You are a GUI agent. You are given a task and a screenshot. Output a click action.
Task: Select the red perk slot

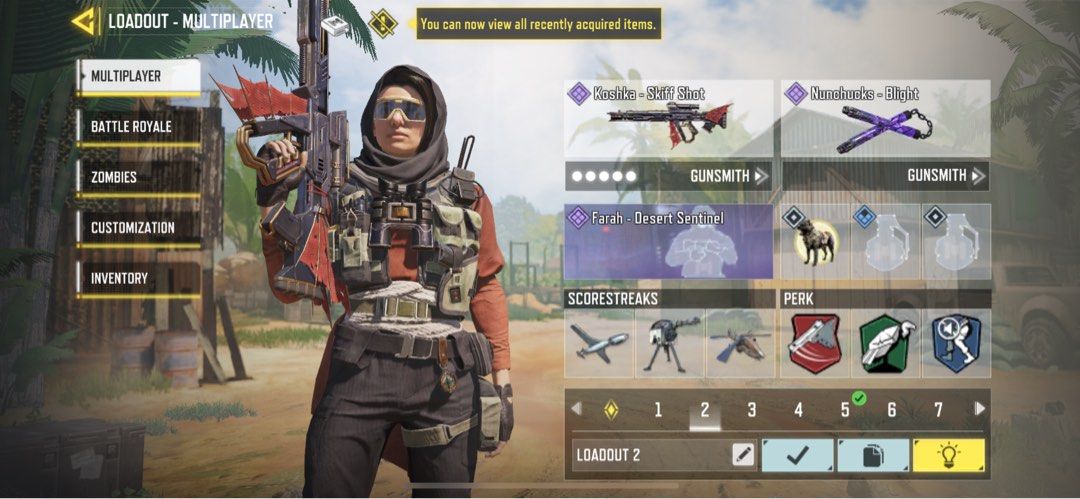click(x=815, y=343)
